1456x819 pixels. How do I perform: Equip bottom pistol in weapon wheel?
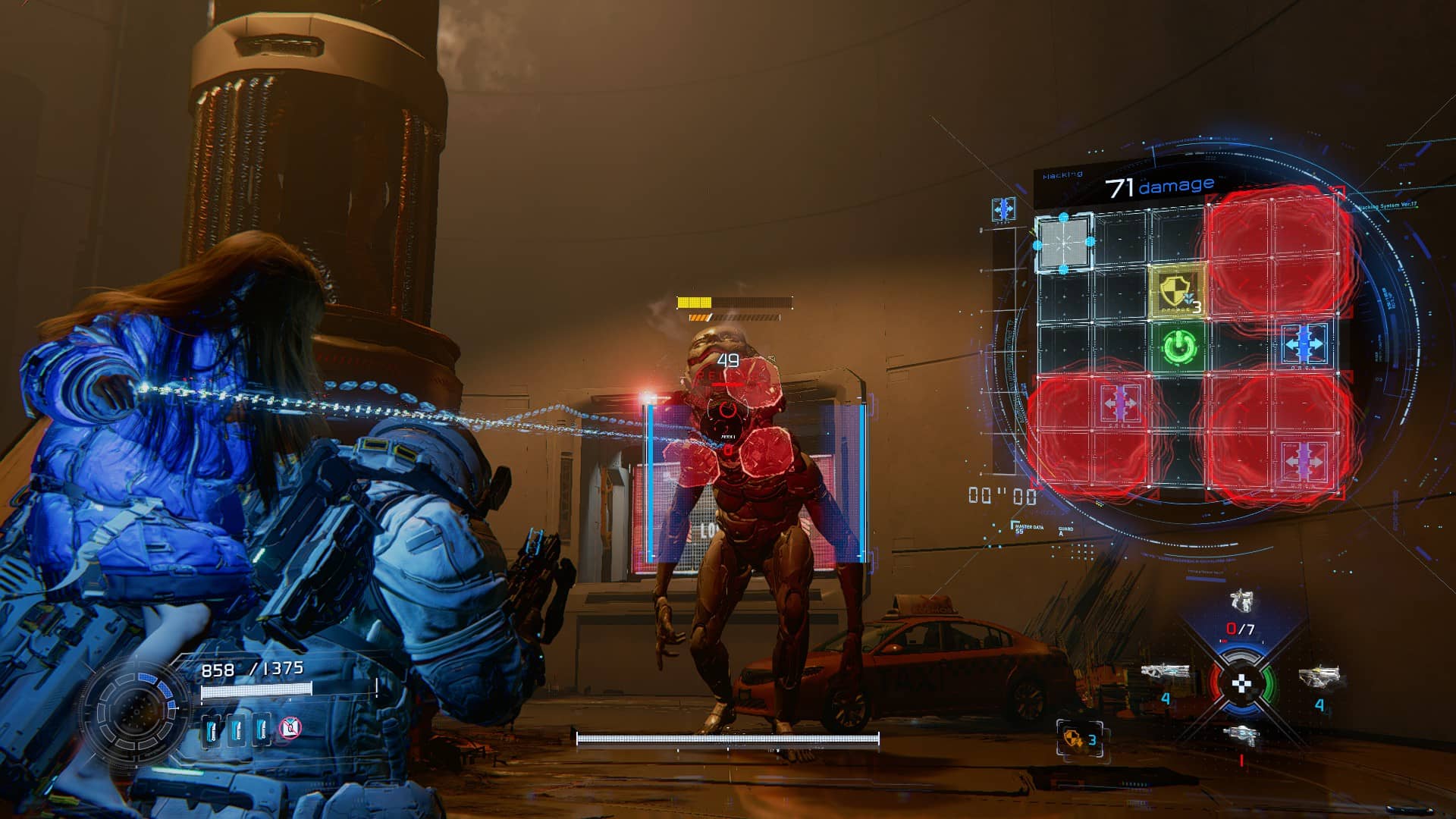coord(1241,735)
